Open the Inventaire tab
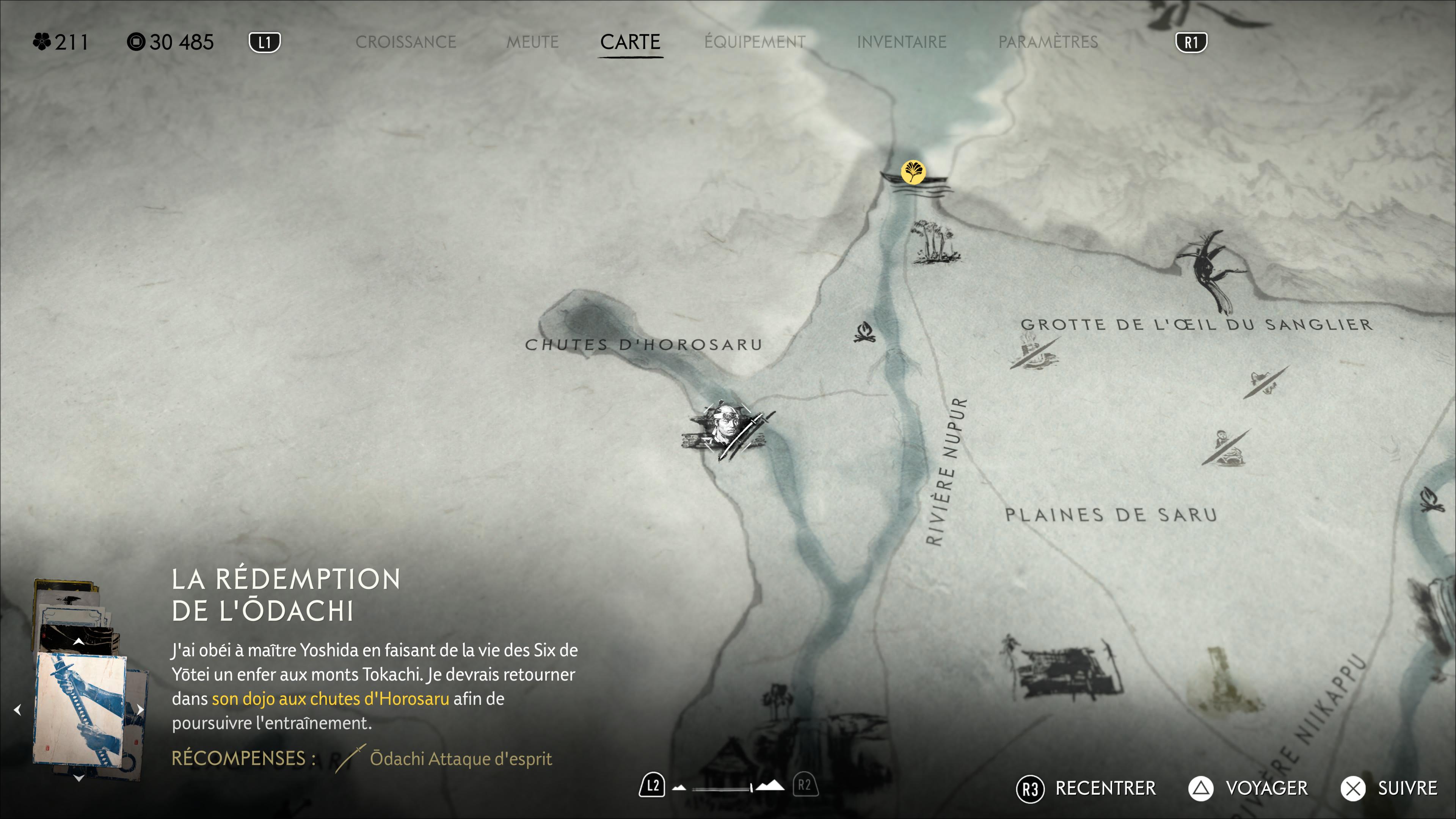The width and height of the screenshot is (1456, 819). click(902, 42)
